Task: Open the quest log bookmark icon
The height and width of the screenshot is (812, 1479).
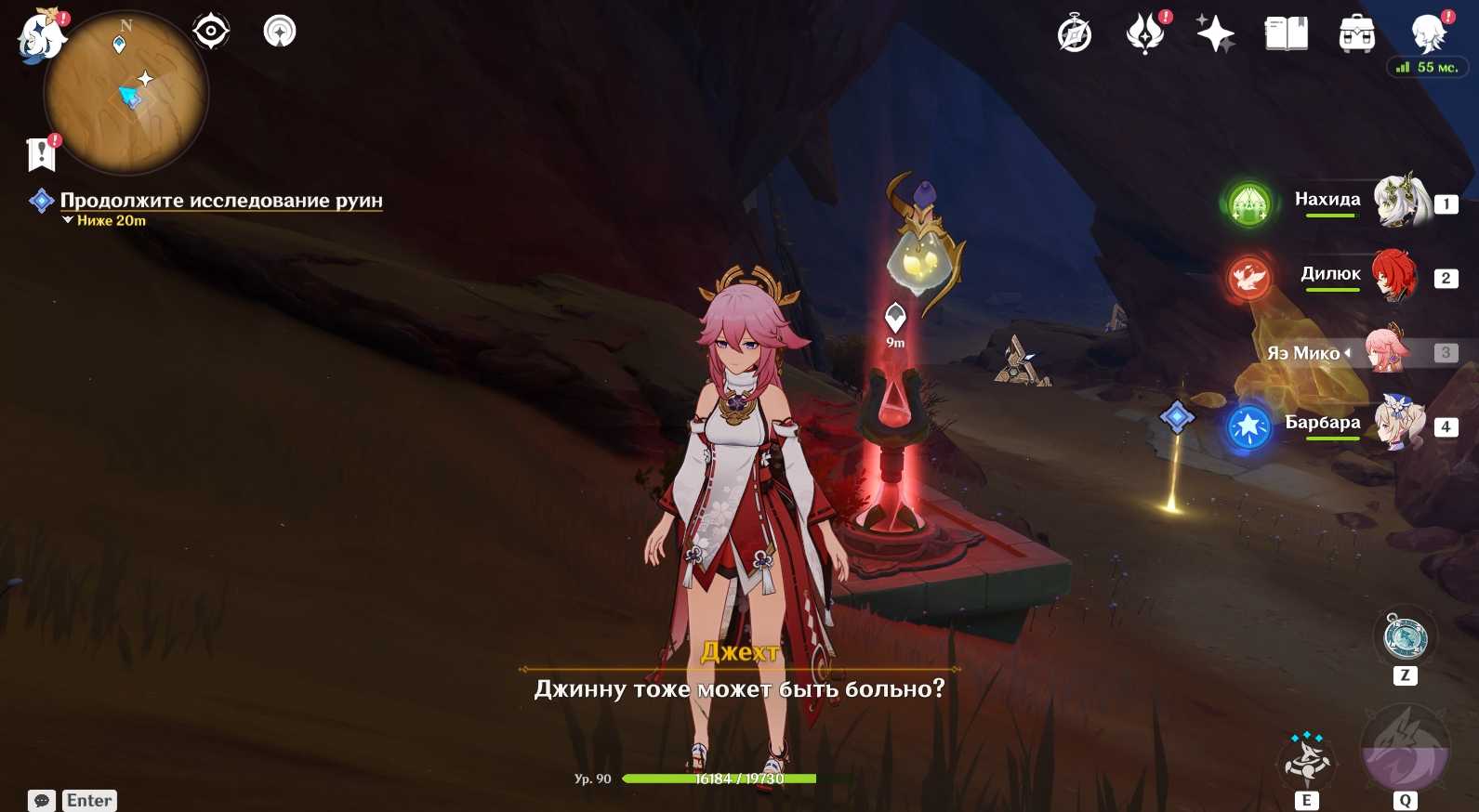Action: pos(42,154)
